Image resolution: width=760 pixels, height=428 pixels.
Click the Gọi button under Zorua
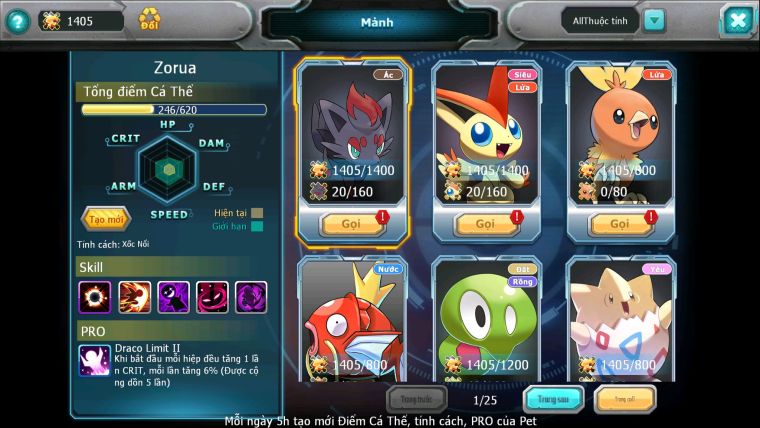click(x=351, y=224)
